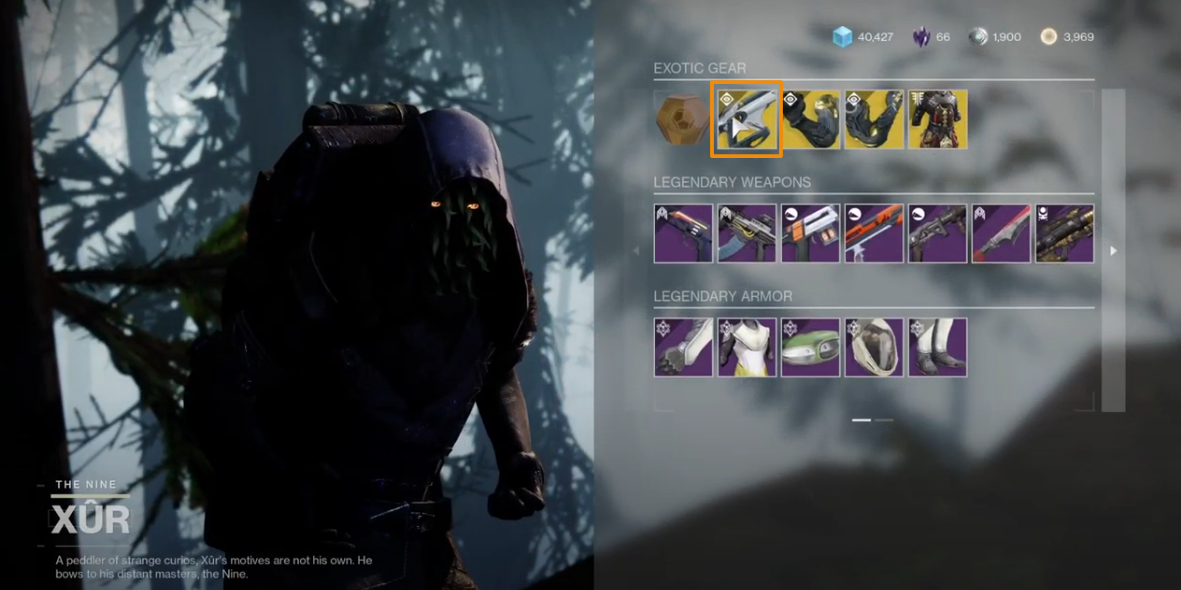Pick the submachine gun with blue magazine
1181x590 pixels.
pyautogui.click(x=747, y=234)
